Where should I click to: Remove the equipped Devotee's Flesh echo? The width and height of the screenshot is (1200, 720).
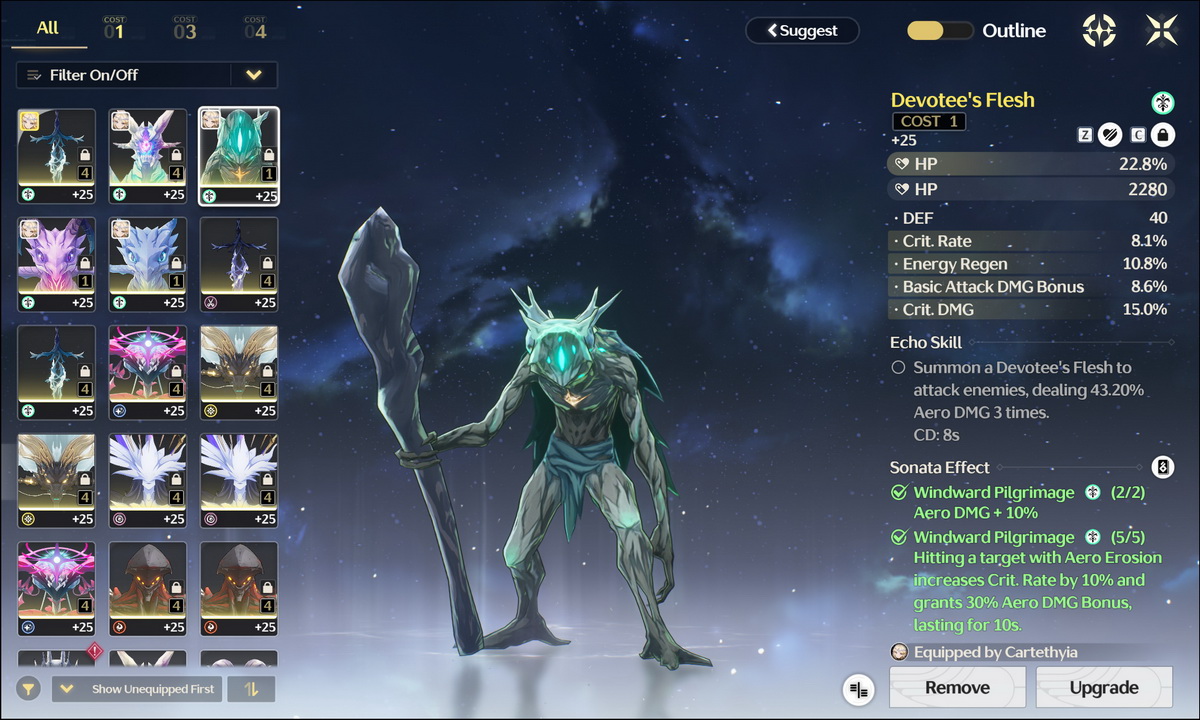point(957,688)
